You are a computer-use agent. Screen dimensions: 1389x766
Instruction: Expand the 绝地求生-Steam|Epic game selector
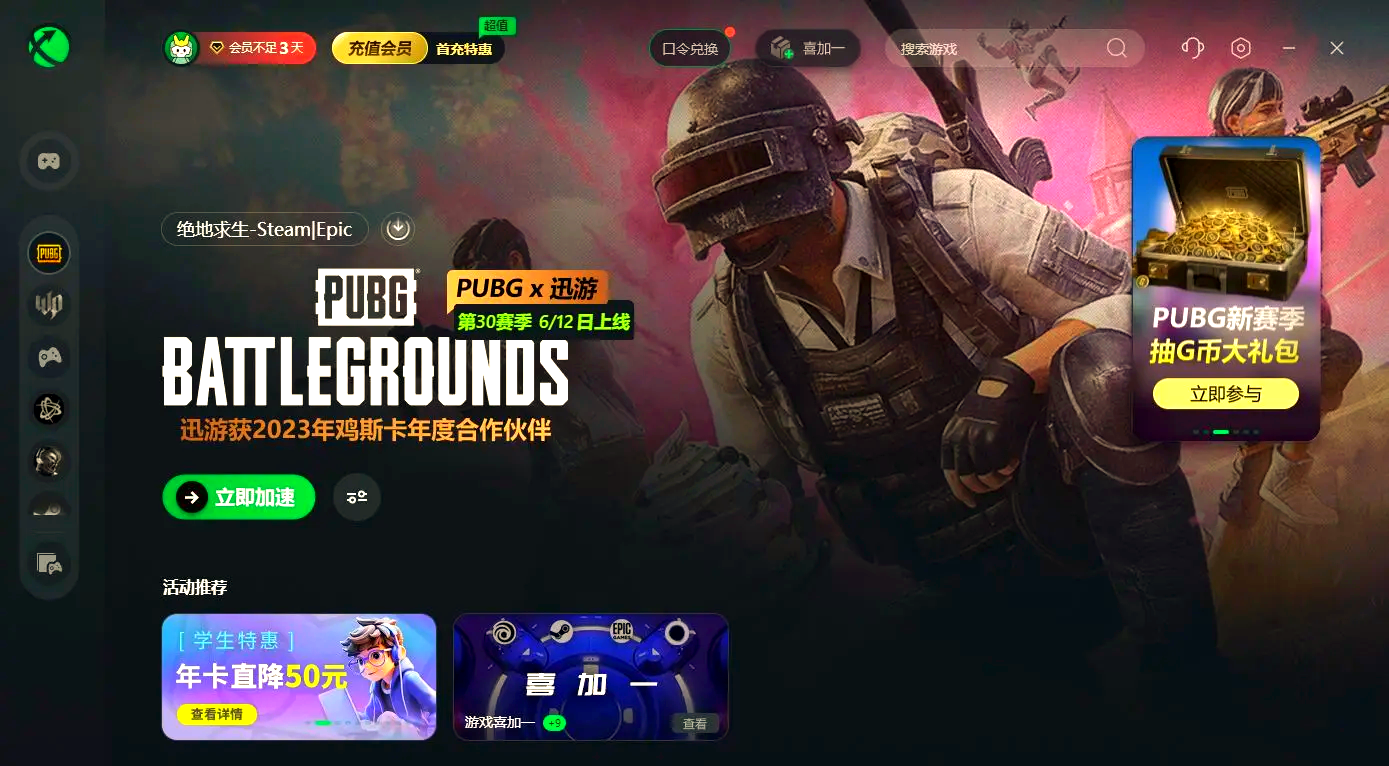[264, 229]
